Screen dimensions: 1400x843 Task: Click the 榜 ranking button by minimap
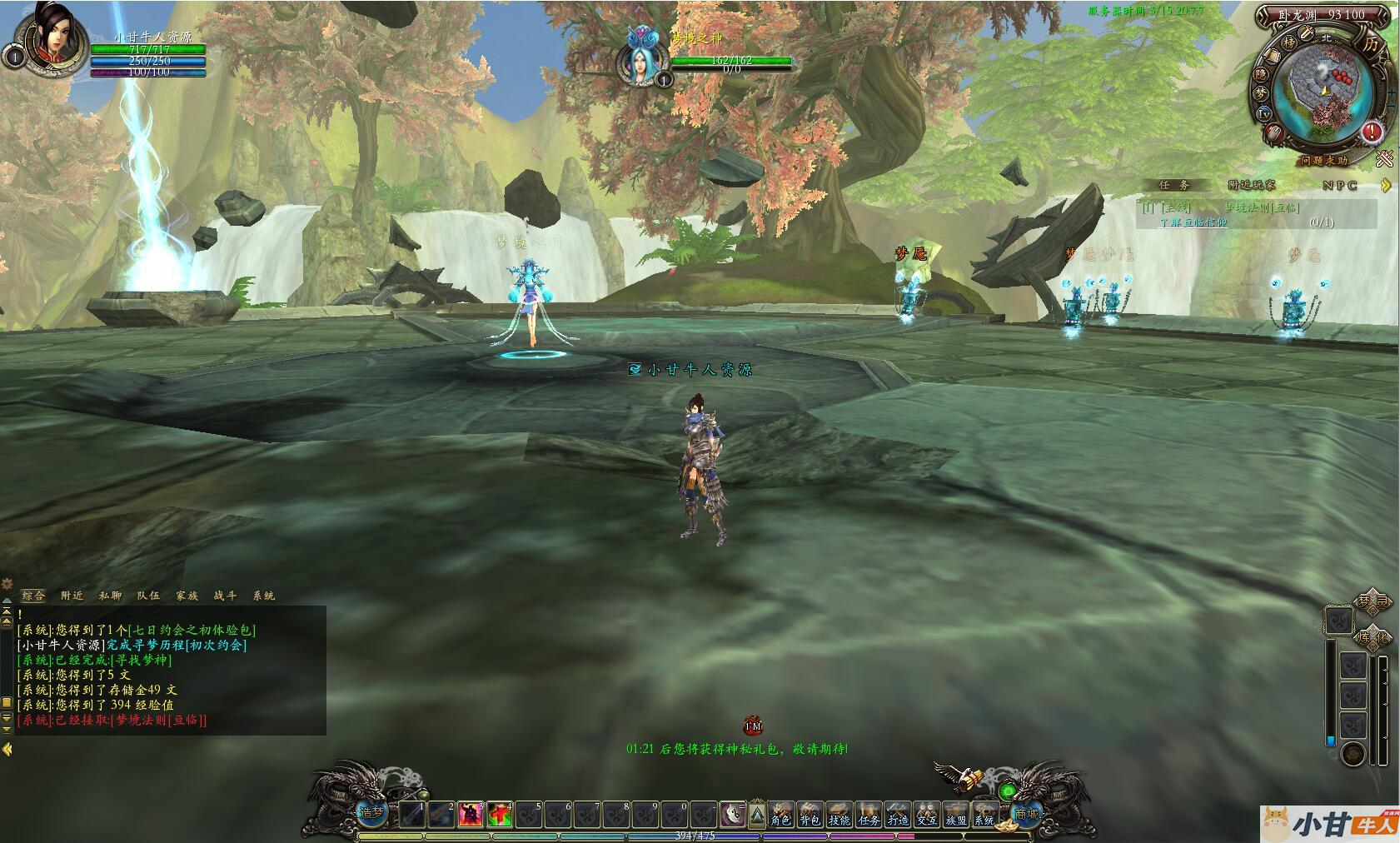[1288, 42]
